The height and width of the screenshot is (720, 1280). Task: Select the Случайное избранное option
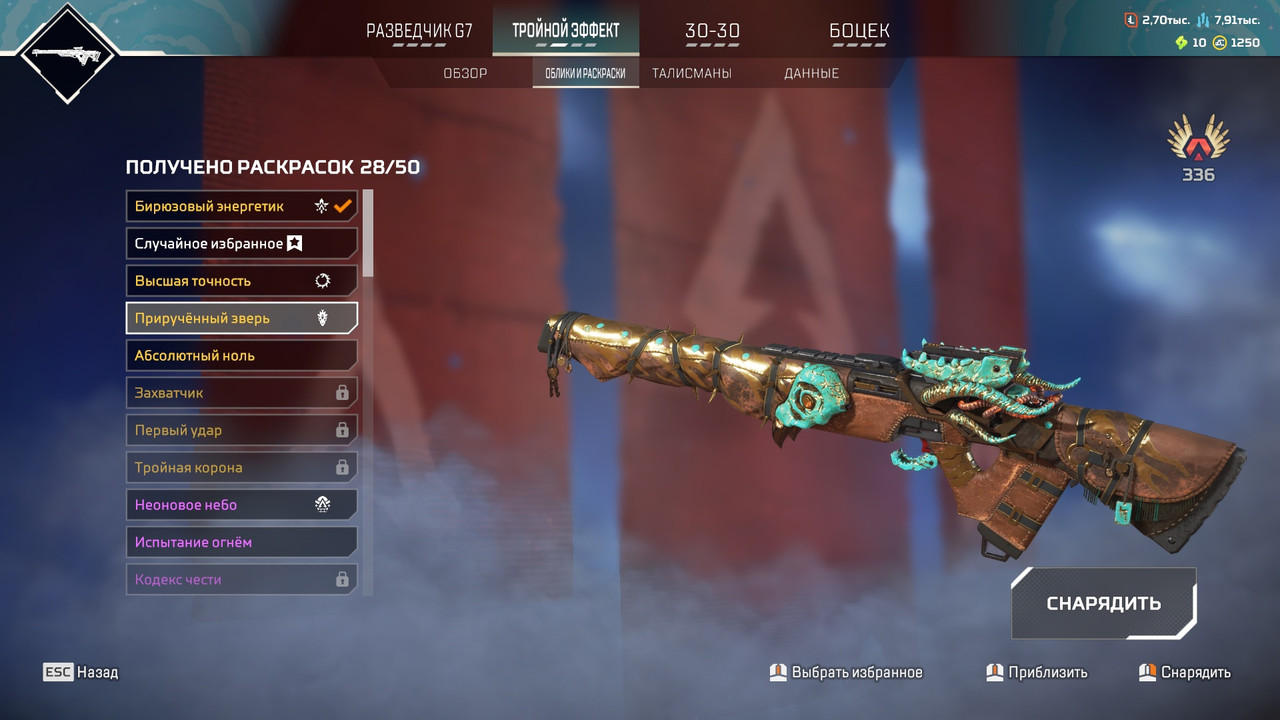pyautogui.click(x=241, y=243)
